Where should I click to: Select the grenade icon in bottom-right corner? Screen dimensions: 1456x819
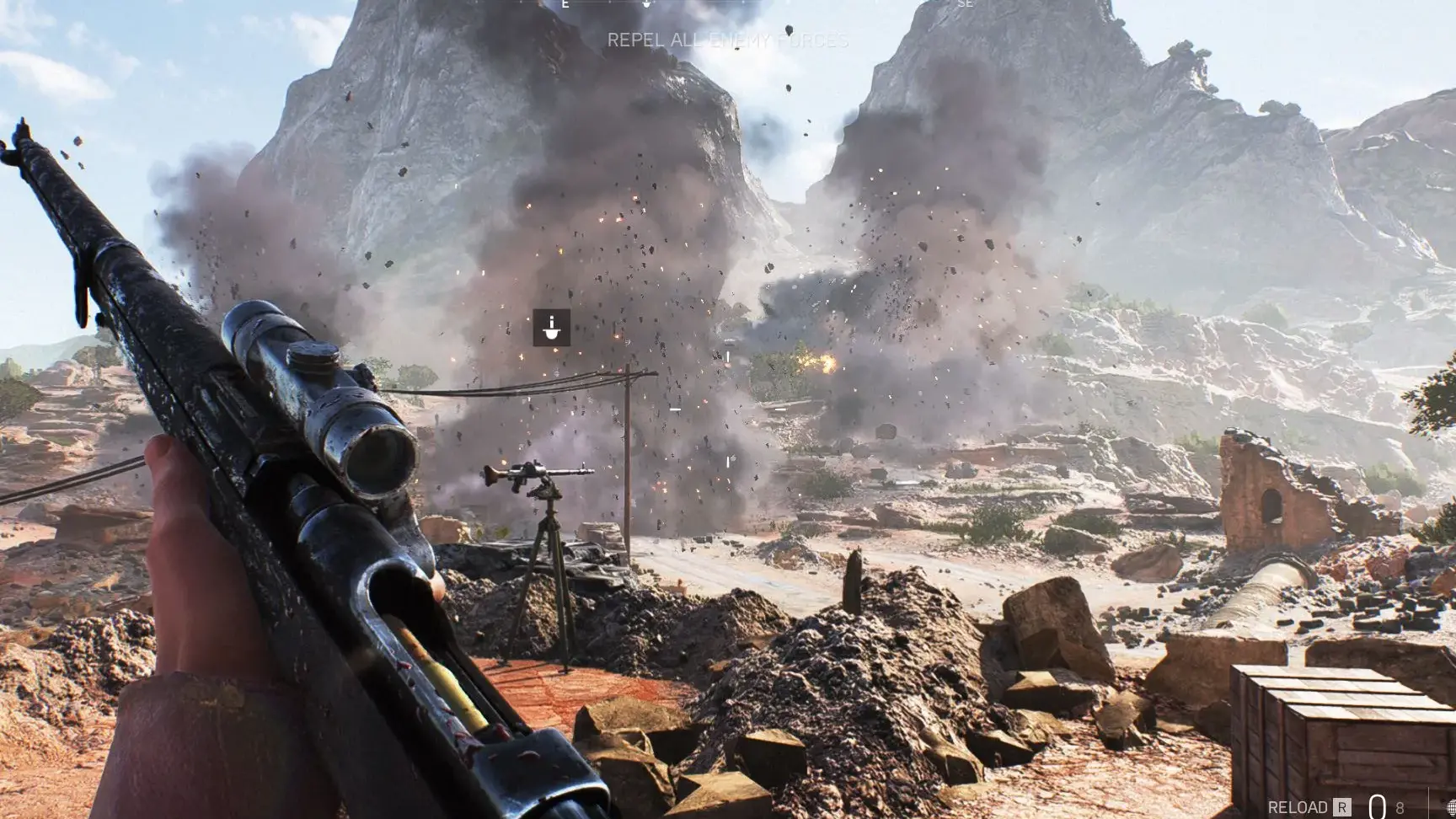(1451, 807)
